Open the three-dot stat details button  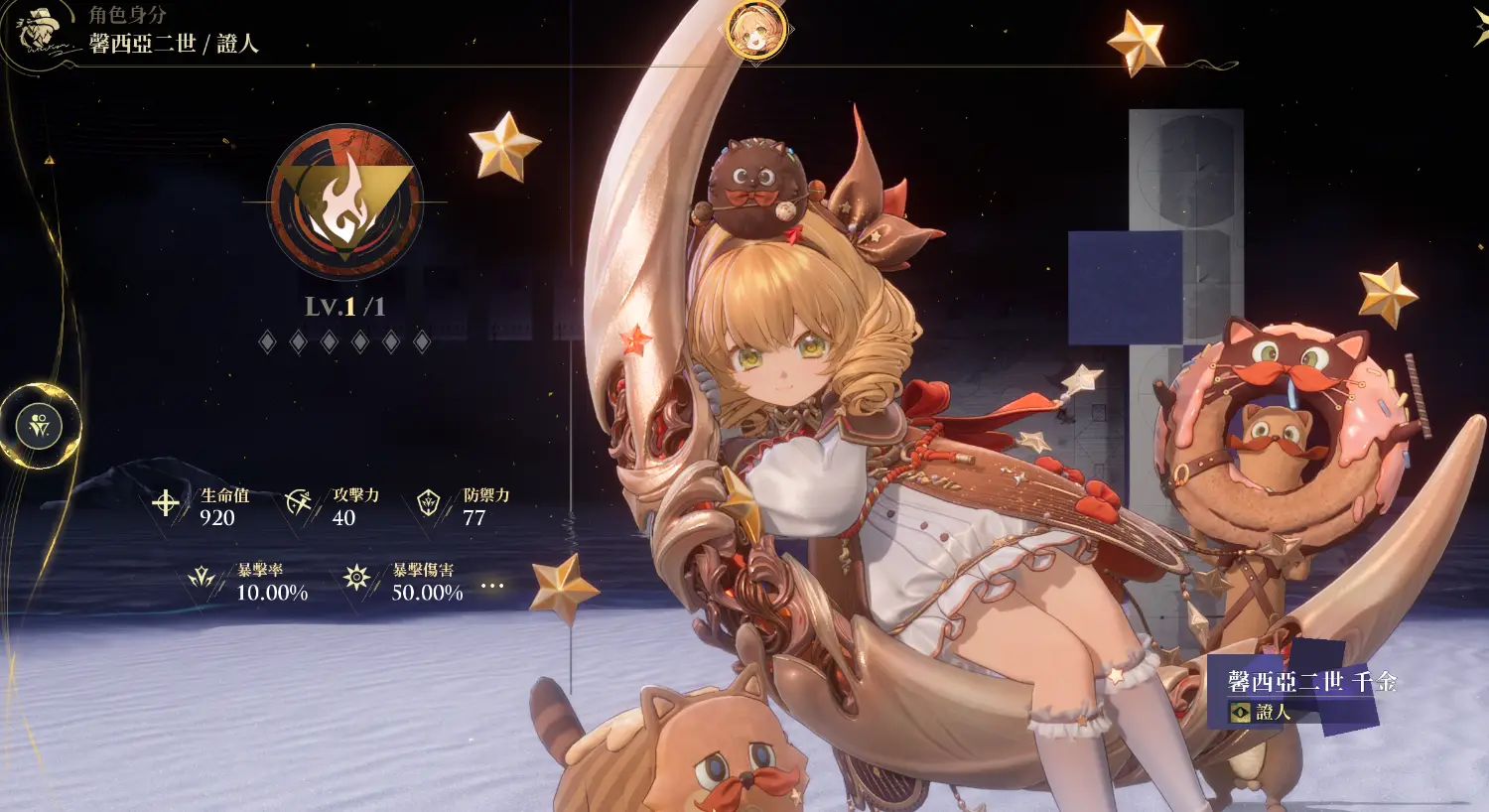point(492,586)
